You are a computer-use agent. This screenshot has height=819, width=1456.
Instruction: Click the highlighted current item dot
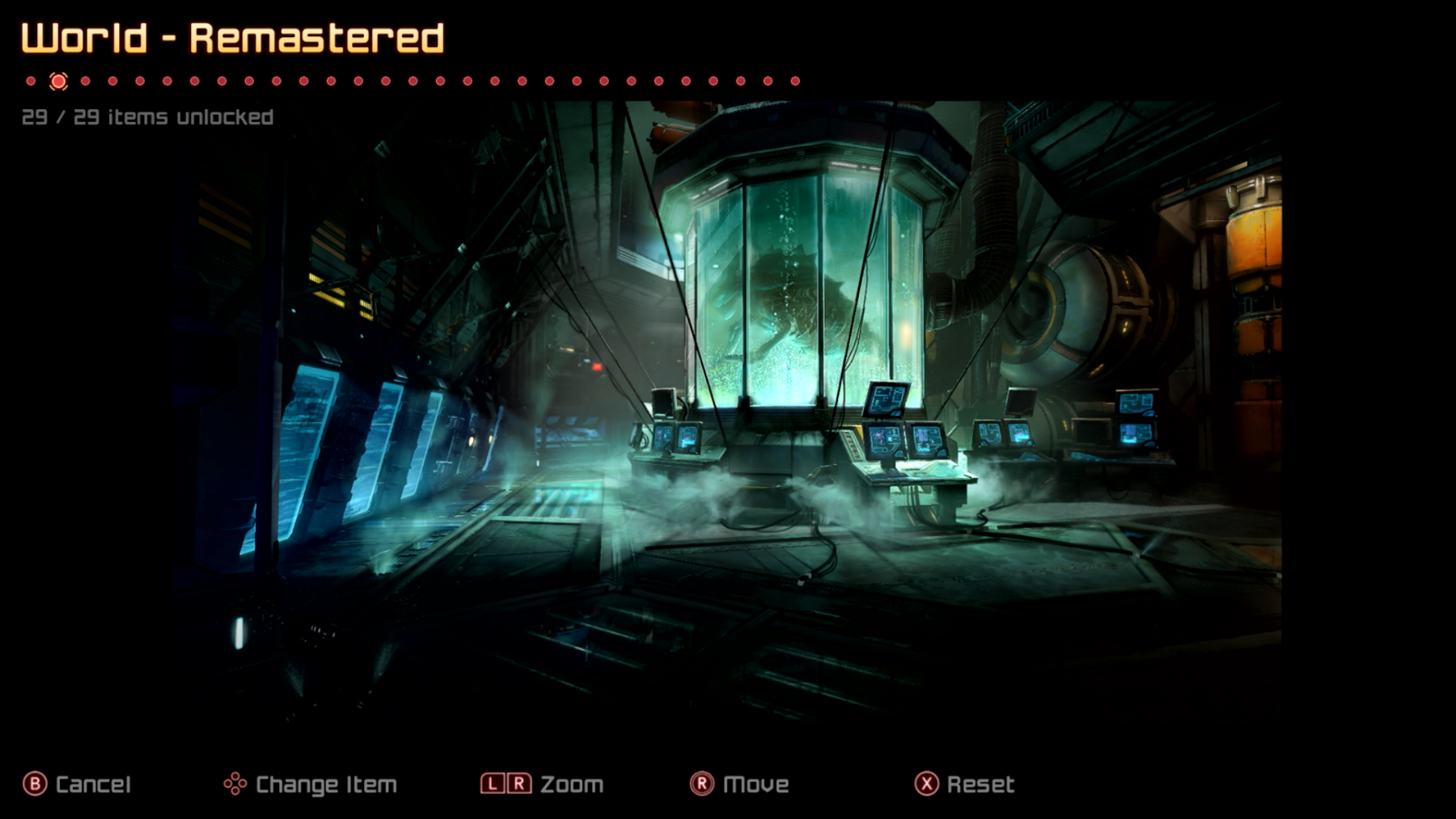58,81
